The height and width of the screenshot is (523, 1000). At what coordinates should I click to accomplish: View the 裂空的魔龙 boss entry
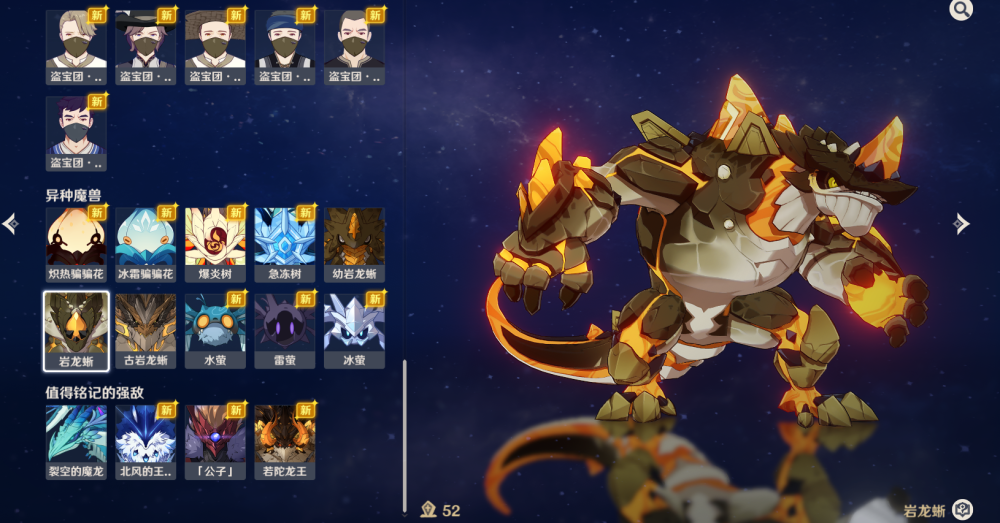tap(76, 434)
